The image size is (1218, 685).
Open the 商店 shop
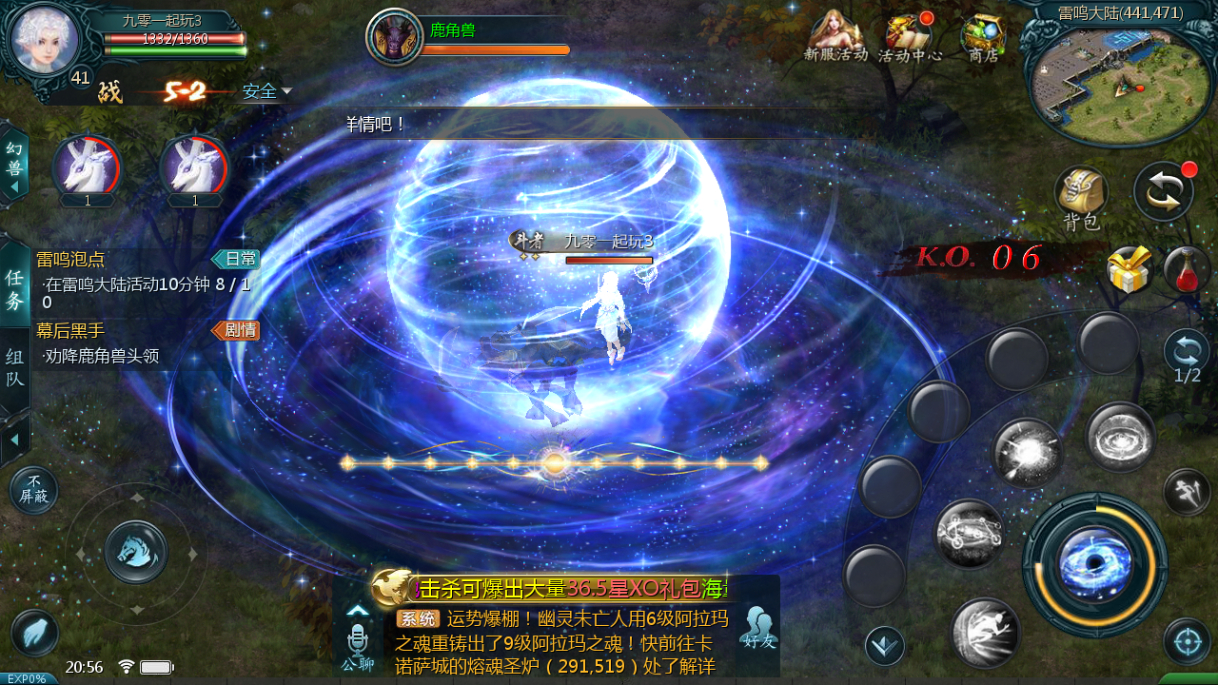click(x=983, y=38)
